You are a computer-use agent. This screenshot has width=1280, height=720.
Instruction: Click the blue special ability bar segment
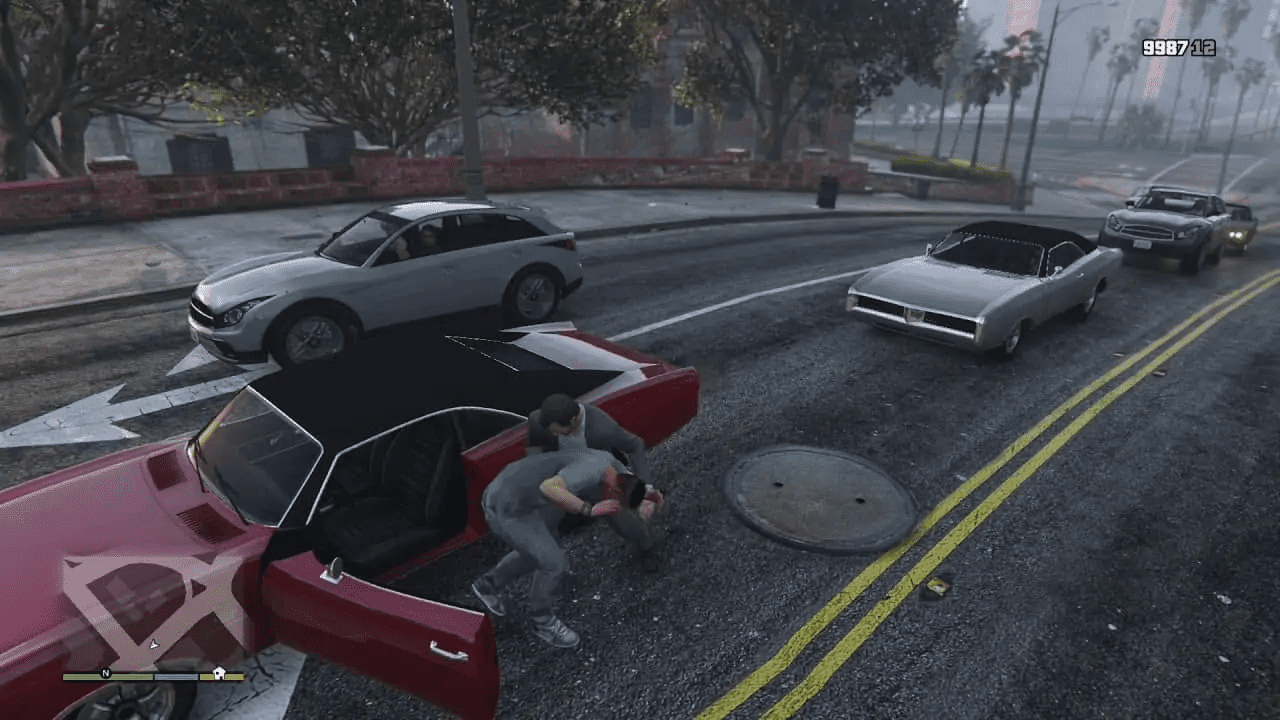(x=175, y=676)
